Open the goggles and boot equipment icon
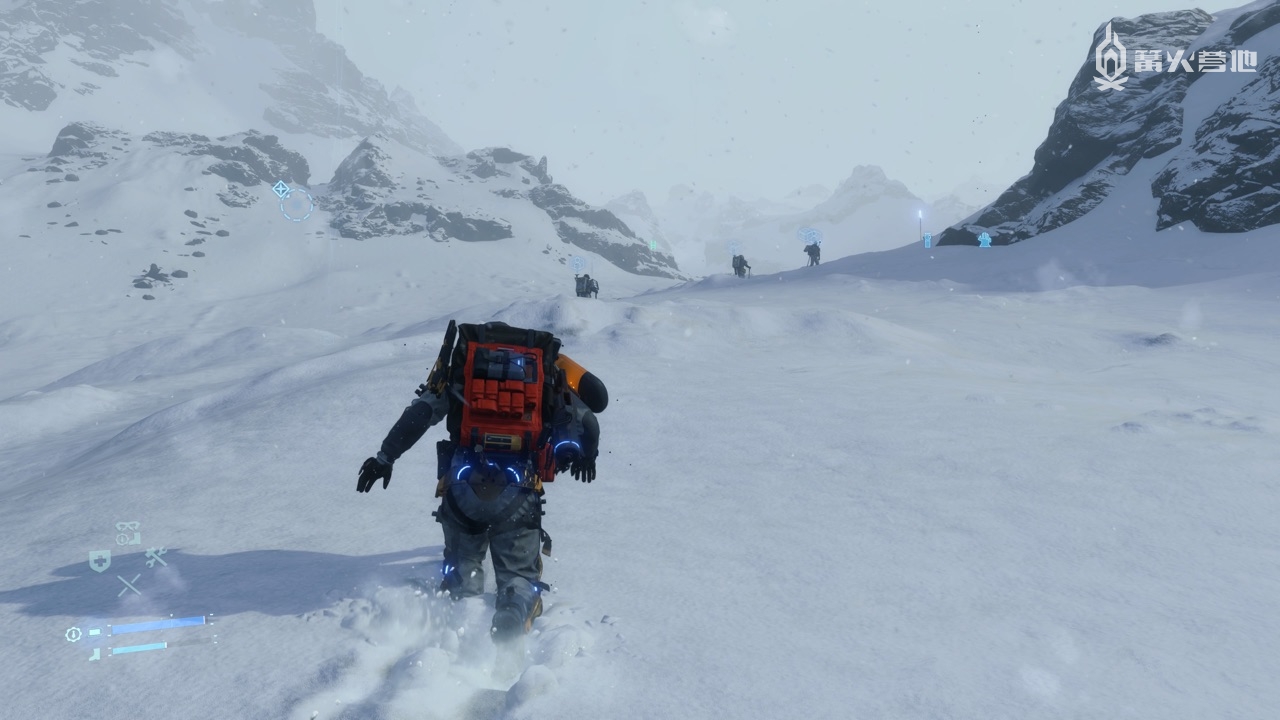Image resolution: width=1280 pixels, height=720 pixels. 127,534
